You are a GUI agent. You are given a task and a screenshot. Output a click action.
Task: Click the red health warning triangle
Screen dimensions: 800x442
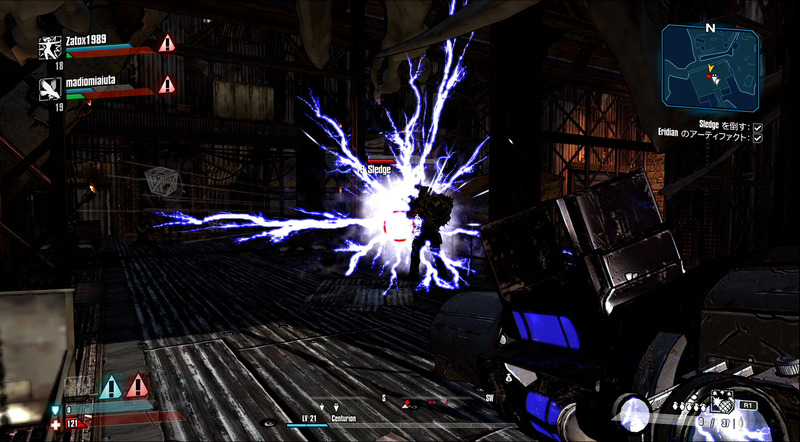click(x=137, y=386)
